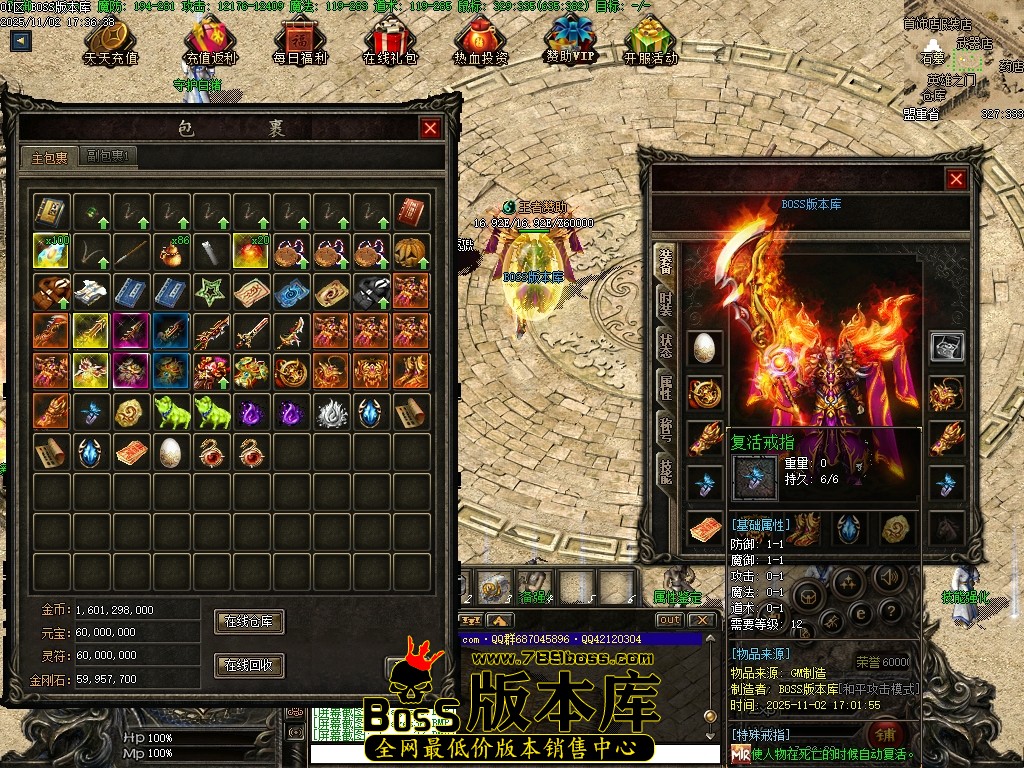Select the pumpkin item in the bag
This screenshot has height=768, width=1024.
tap(411, 251)
